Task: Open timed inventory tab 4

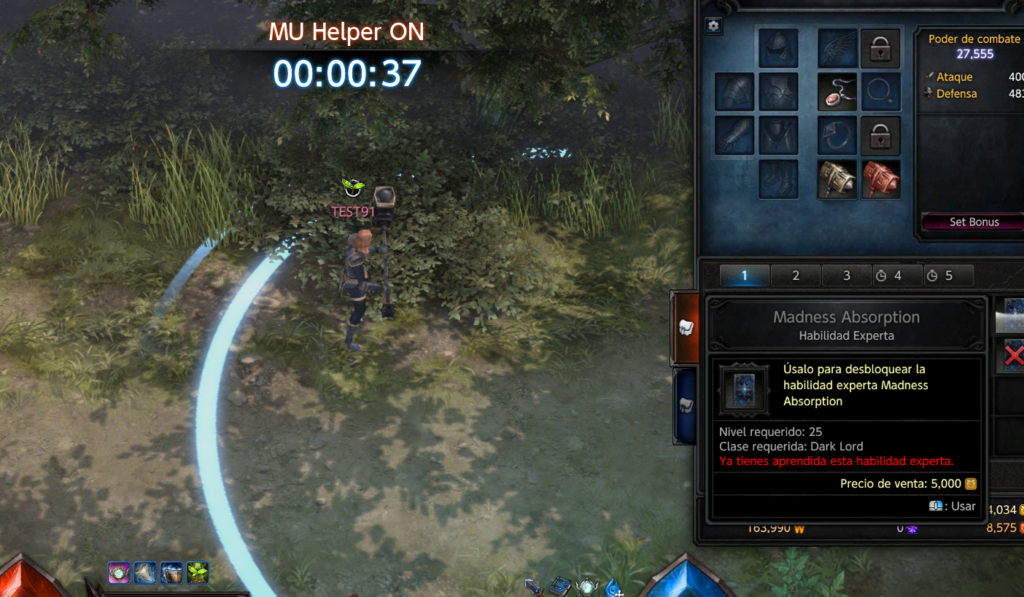Action: point(888,276)
